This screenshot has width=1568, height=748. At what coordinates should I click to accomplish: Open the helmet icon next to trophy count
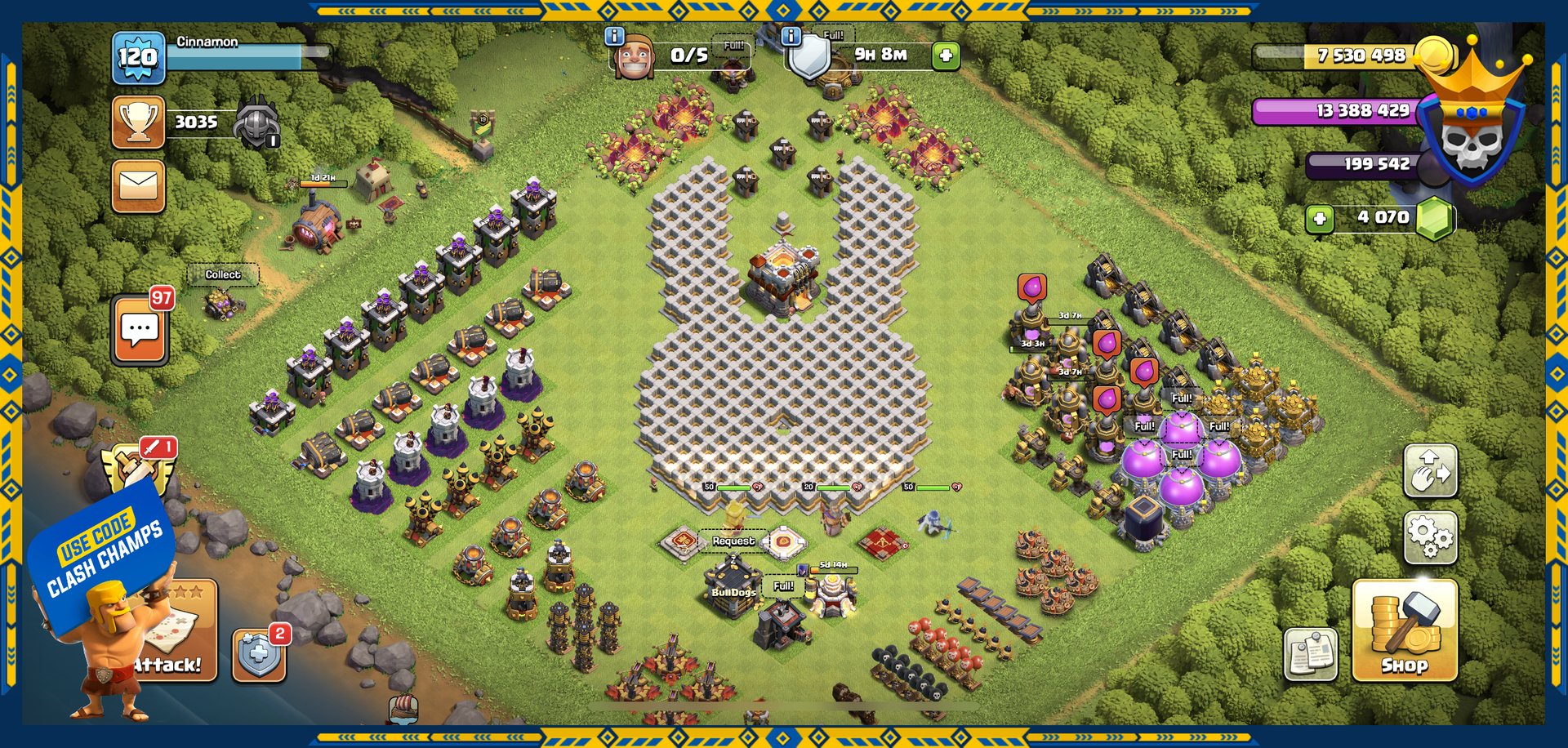(x=256, y=124)
